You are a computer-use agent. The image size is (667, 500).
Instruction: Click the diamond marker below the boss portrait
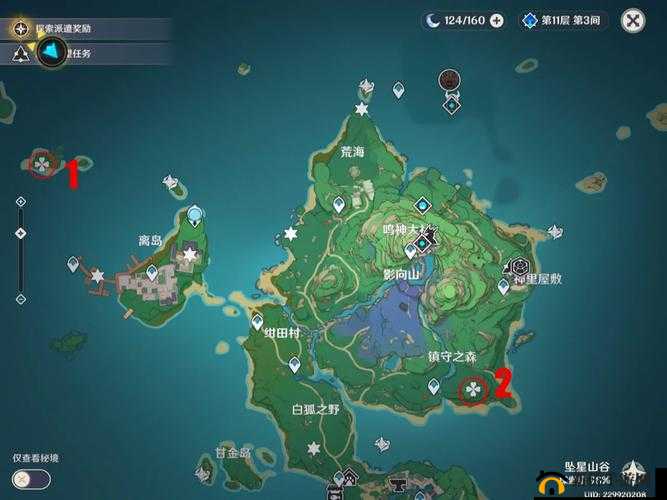(x=452, y=103)
